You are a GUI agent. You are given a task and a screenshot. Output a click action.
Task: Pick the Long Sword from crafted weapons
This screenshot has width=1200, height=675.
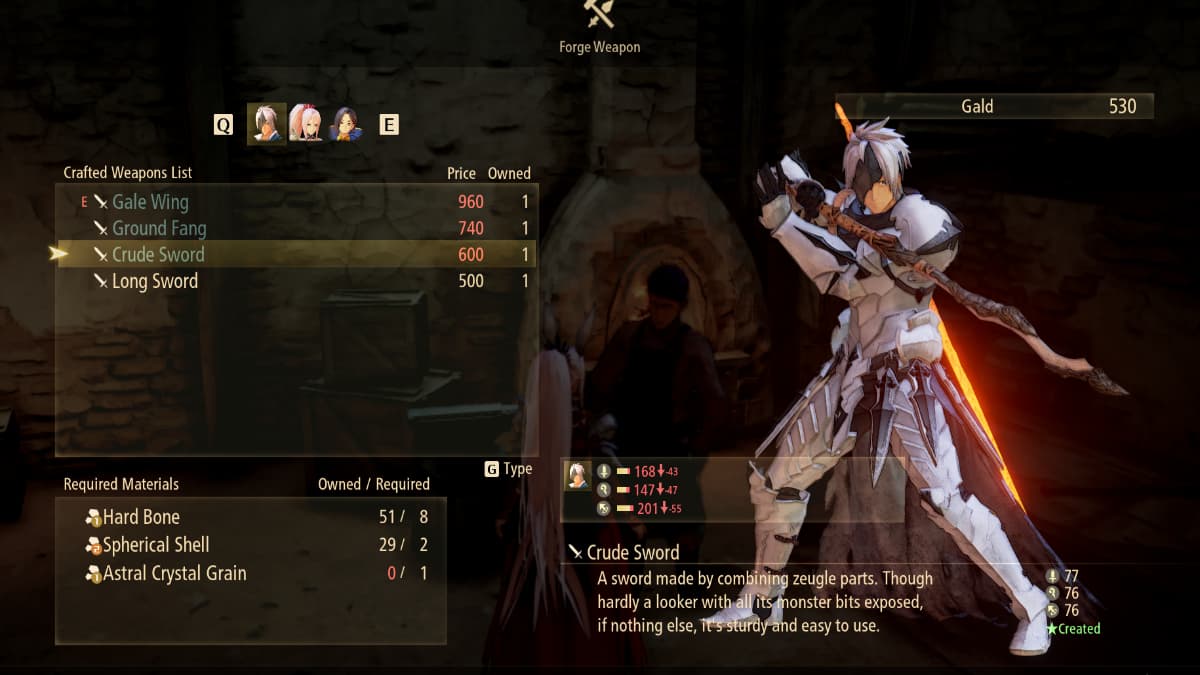(155, 281)
